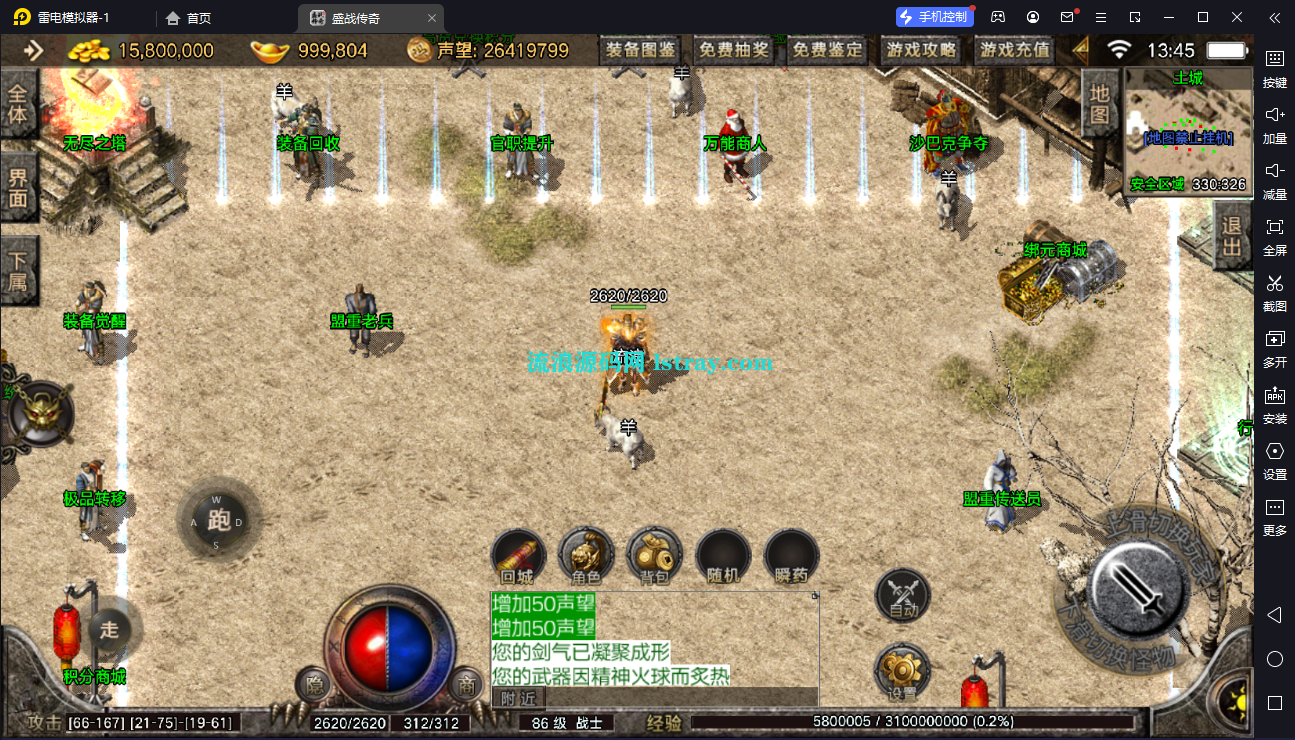Open the 角色 character sheet
The height and width of the screenshot is (740, 1295).
(586, 556)
